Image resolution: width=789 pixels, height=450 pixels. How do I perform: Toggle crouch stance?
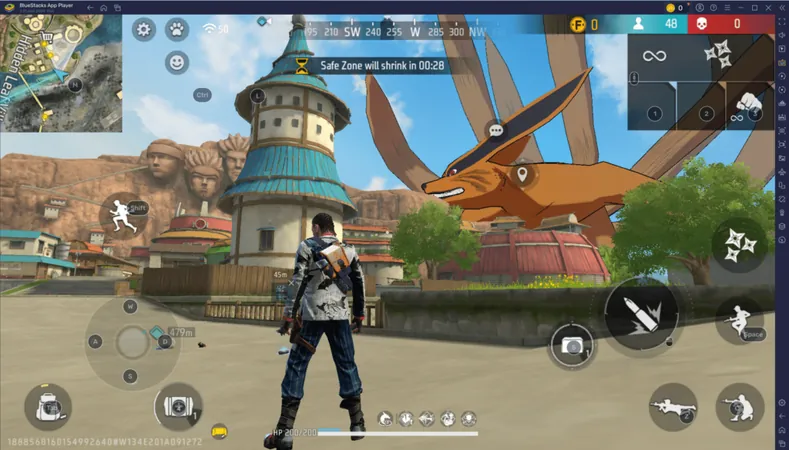click(x=739, y=406)
